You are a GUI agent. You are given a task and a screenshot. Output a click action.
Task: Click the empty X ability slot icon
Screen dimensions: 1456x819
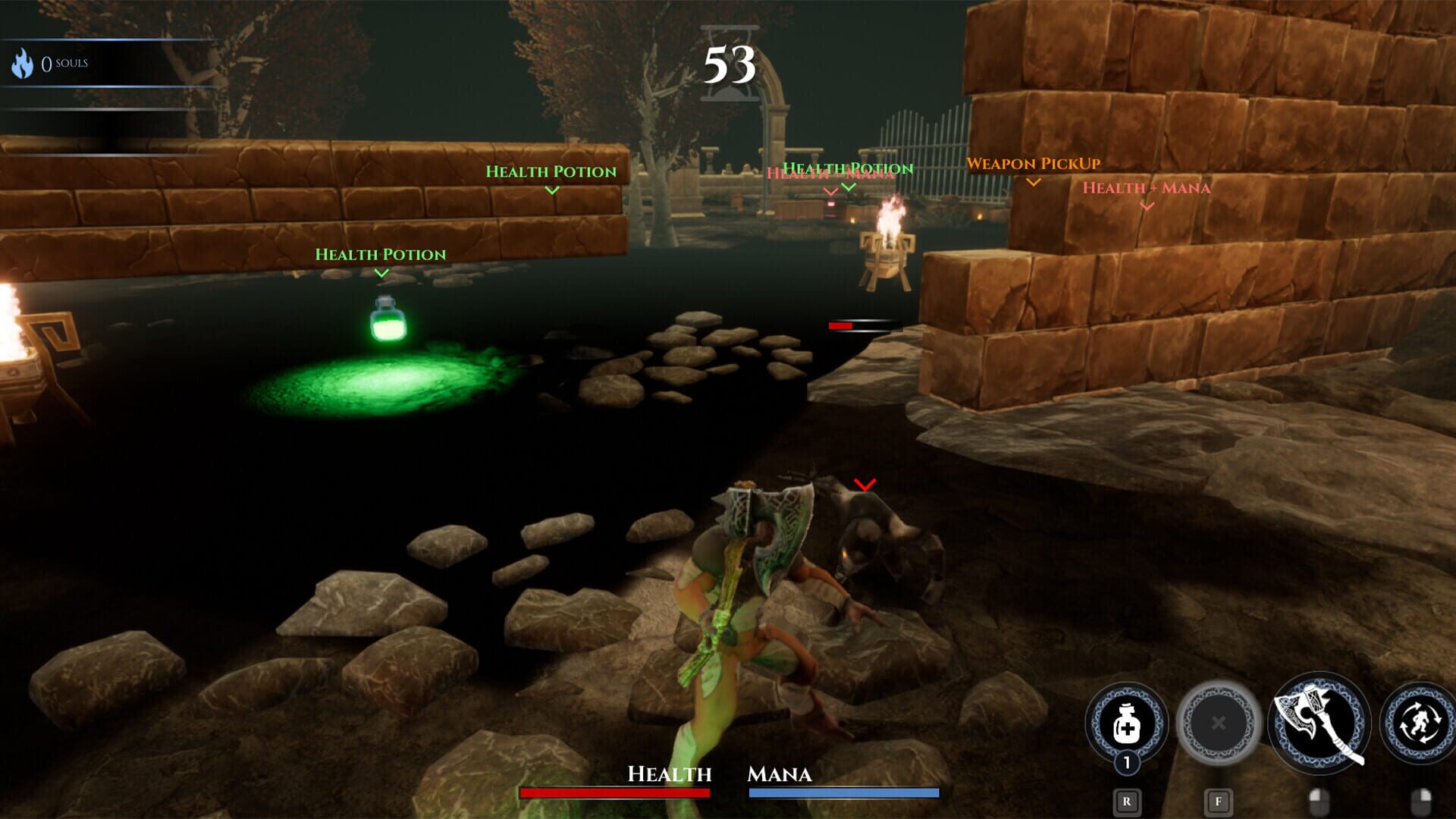1218,723
